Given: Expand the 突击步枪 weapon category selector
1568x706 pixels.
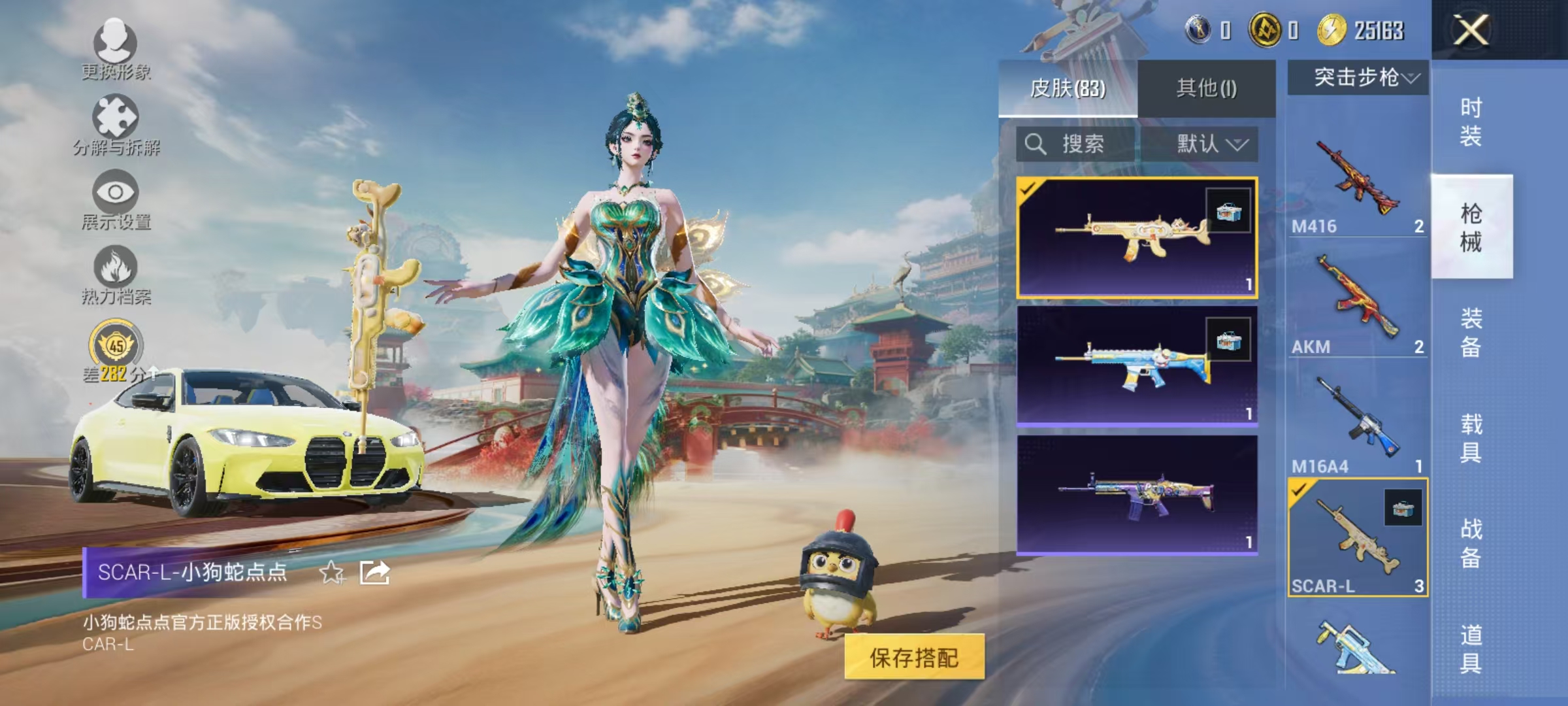Looking at the screenshot, I should click(x=1361, y=77).
